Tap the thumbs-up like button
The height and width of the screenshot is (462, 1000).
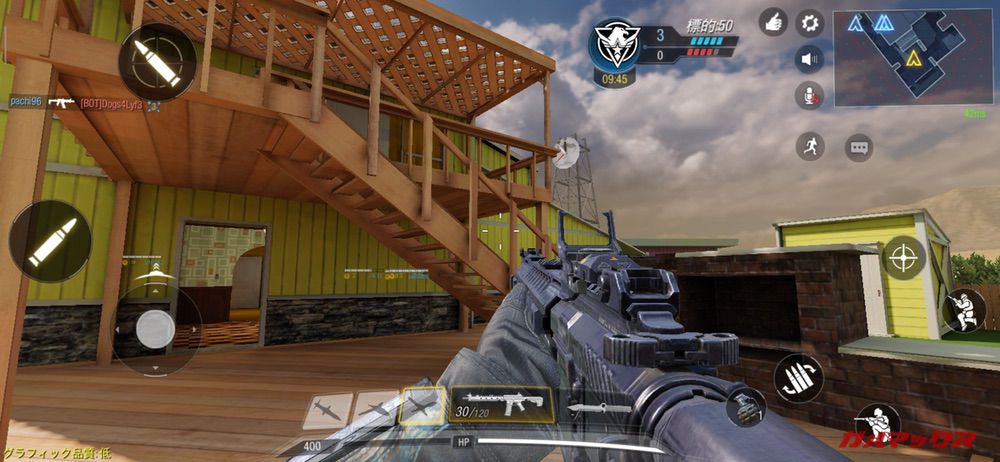pyautogui.click(x=773, y=22)
